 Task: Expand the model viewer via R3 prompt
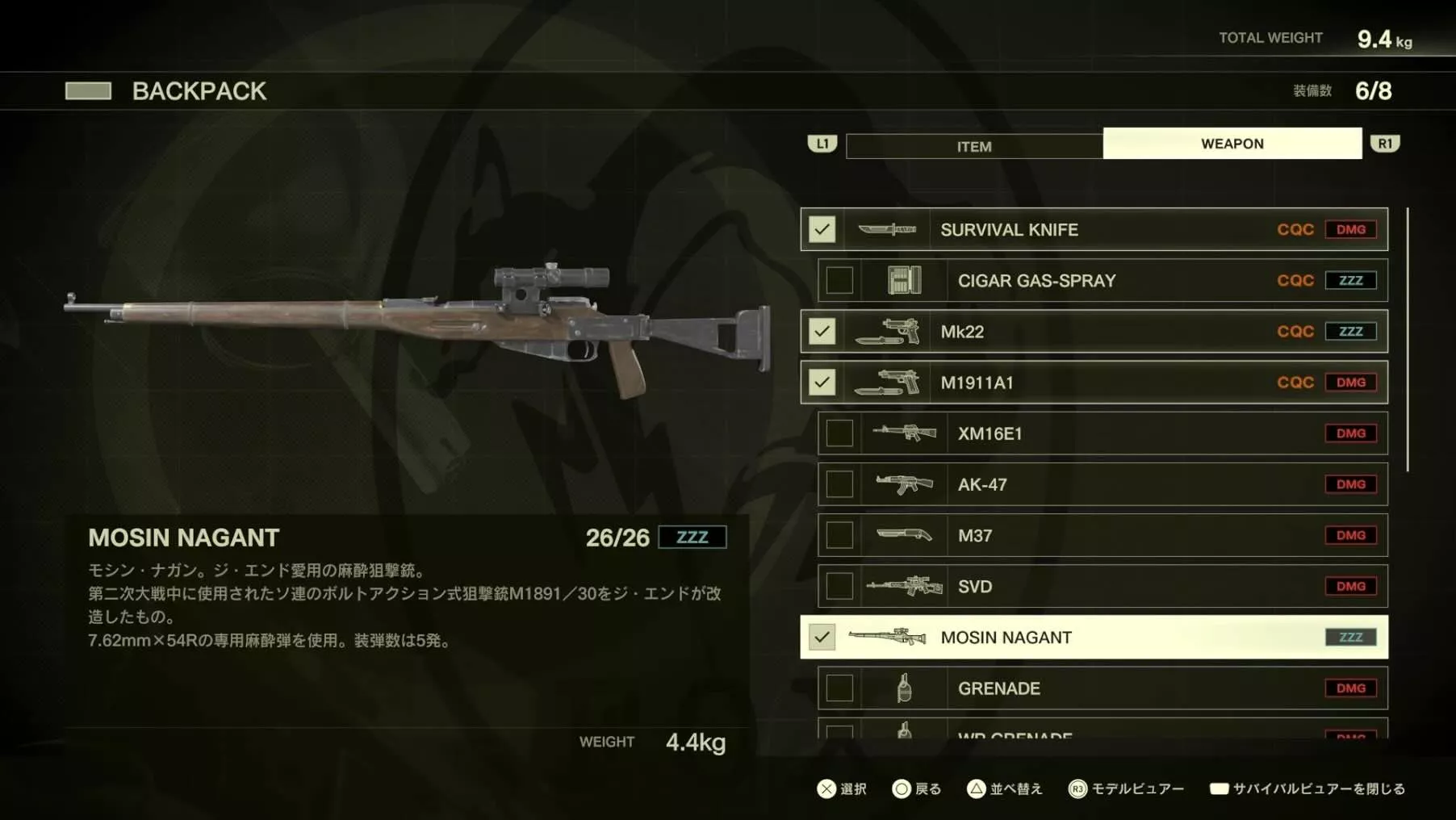coord(1129,789)
